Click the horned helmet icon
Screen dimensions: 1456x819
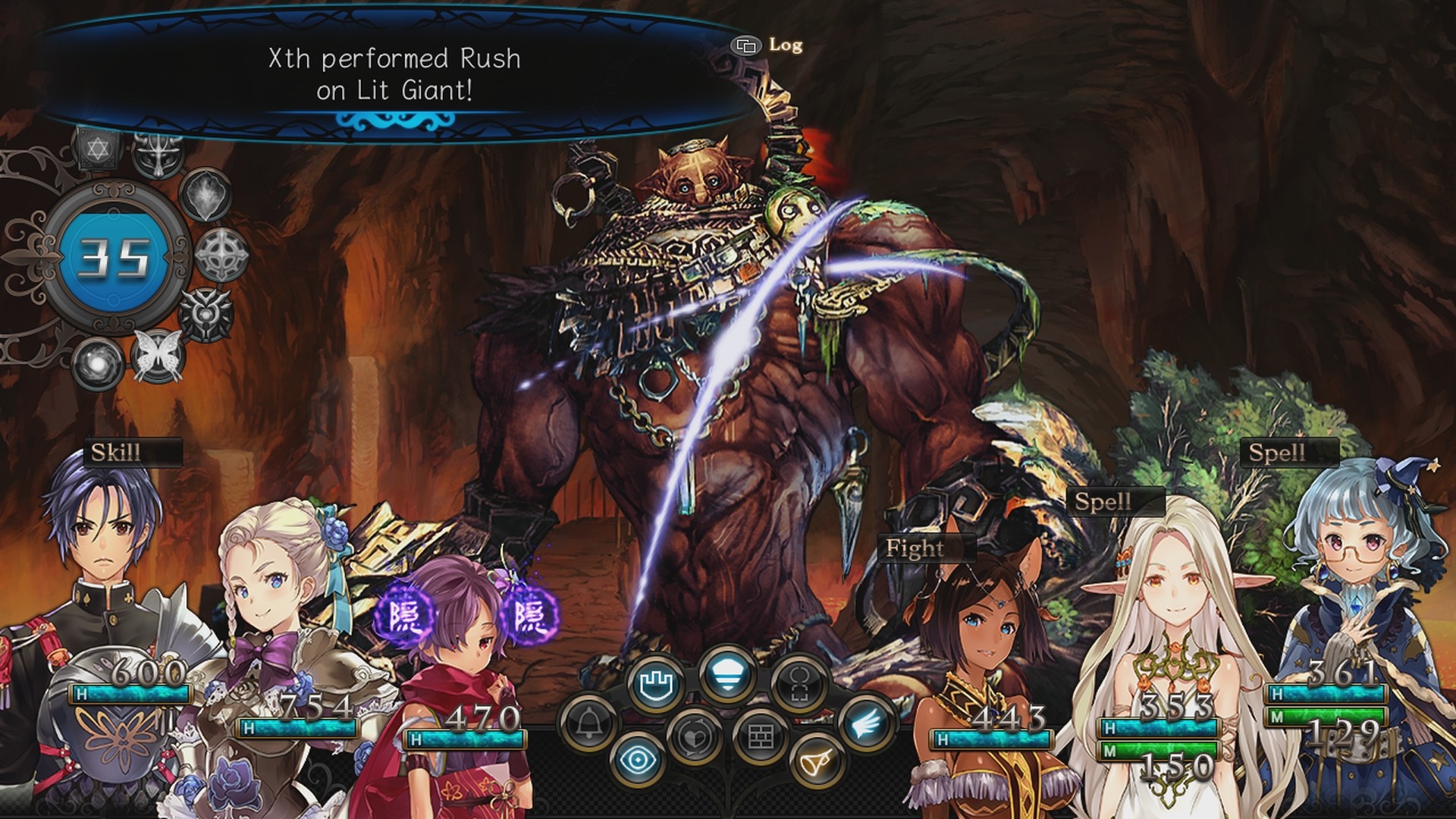pos(158,153)
